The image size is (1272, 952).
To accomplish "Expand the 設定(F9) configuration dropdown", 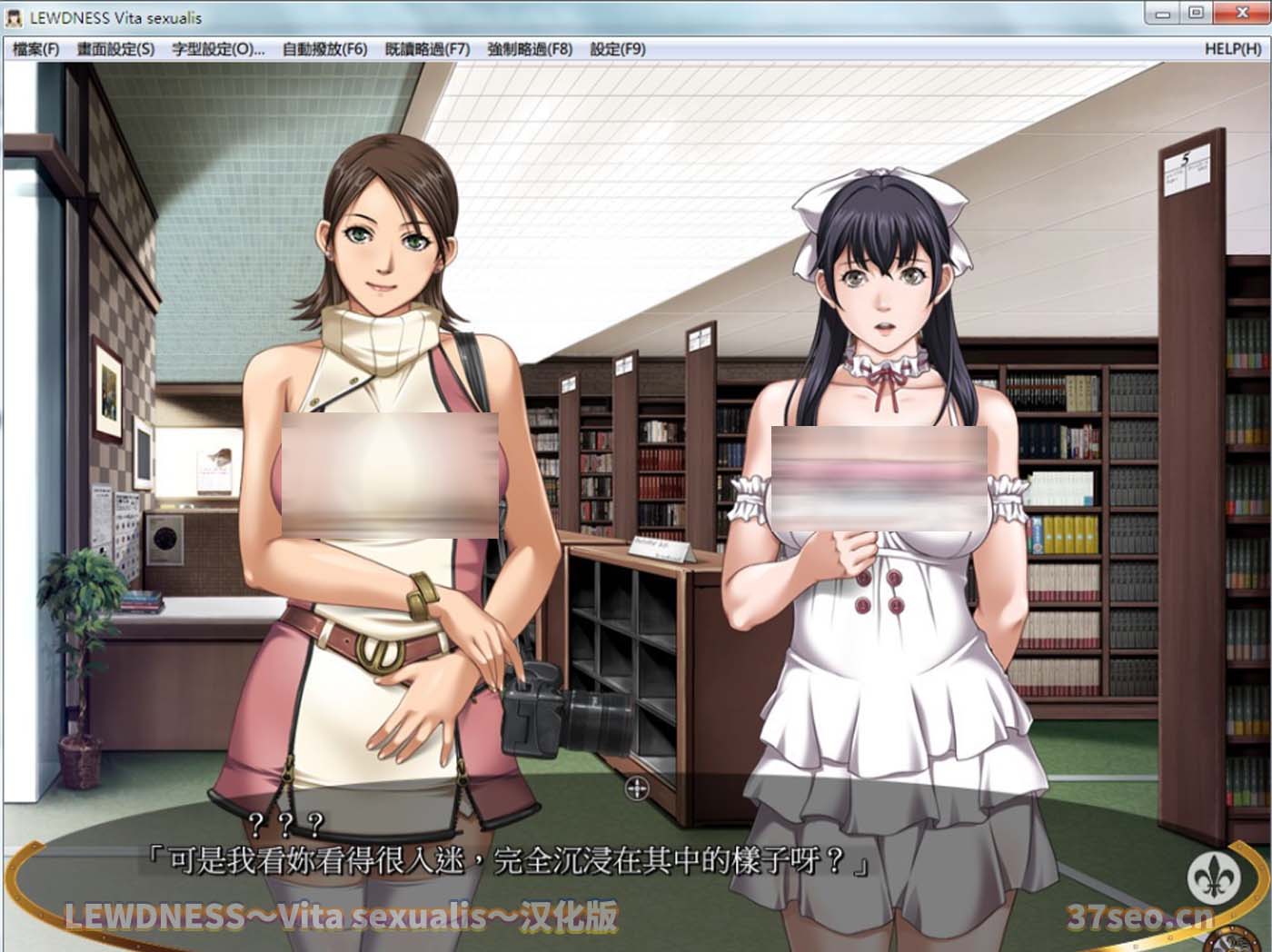I will [x=618, y=48].
